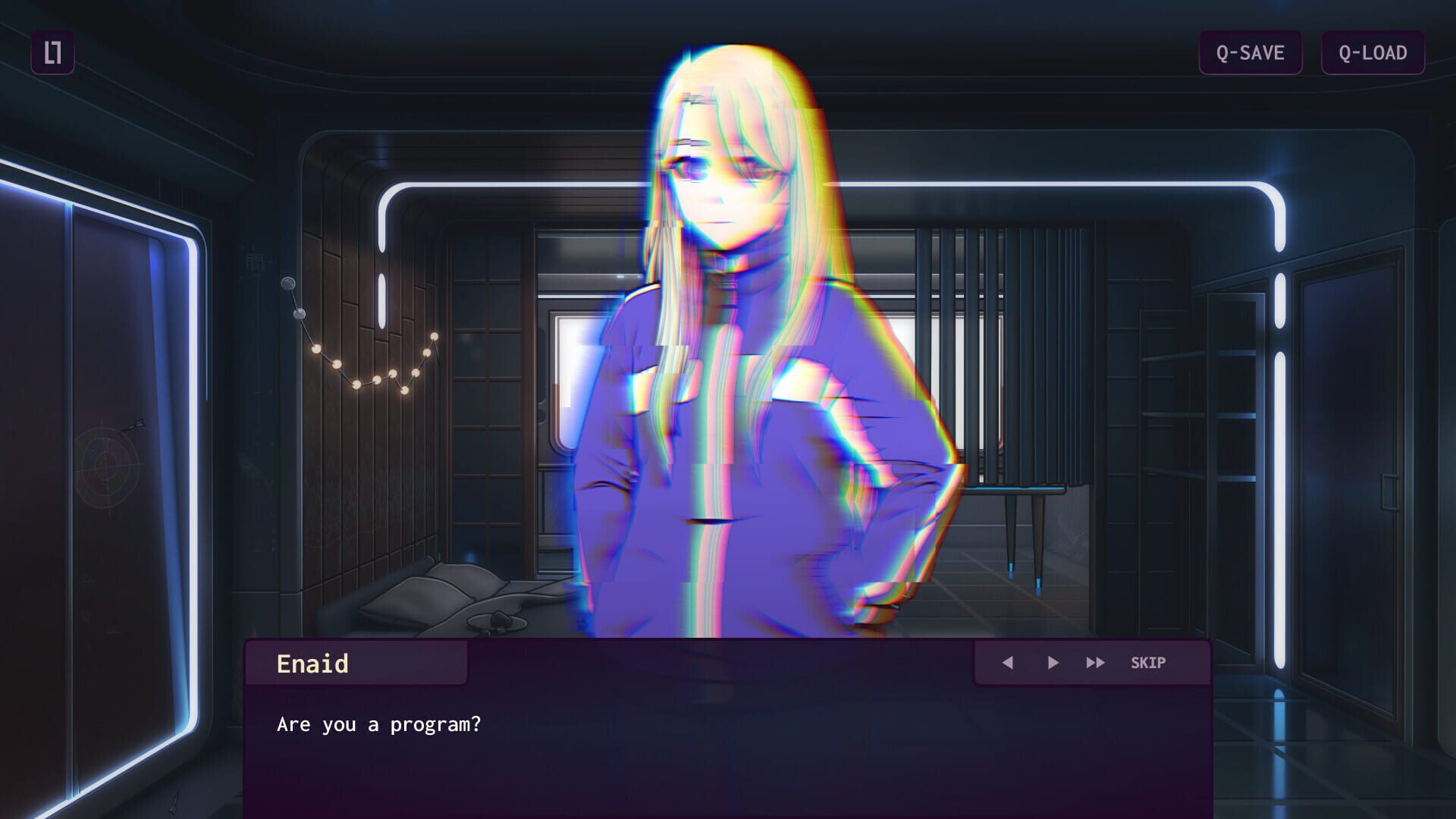The width and height of the screenshot is (1456, 819).
Task: Click the auto-play arrow in the dialogue bar
Action: tap(1053, 662)
